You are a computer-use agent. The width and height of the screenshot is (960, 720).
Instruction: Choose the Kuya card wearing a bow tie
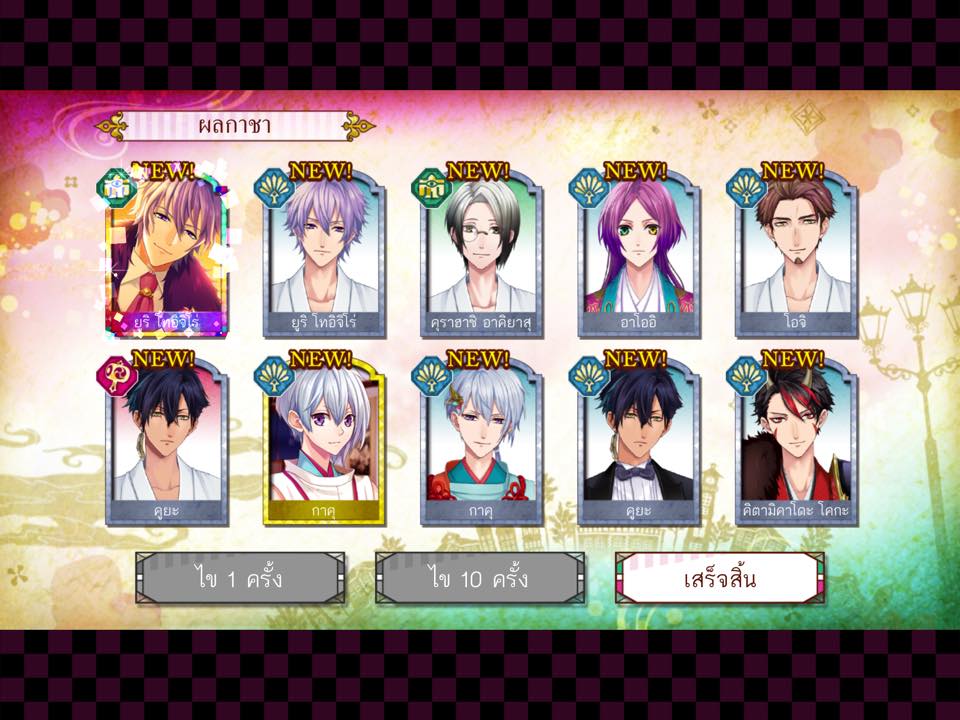[x=639, y=442]
